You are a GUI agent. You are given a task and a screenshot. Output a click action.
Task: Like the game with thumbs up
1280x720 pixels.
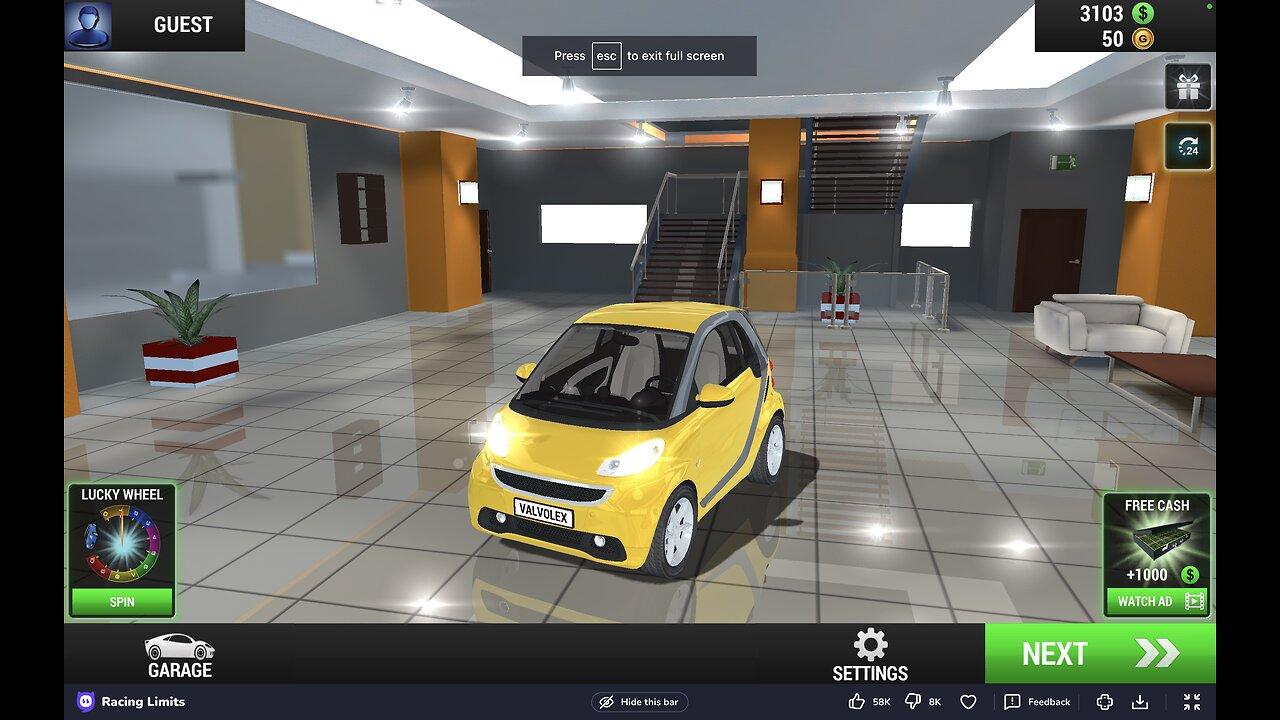tap(857, 702)
